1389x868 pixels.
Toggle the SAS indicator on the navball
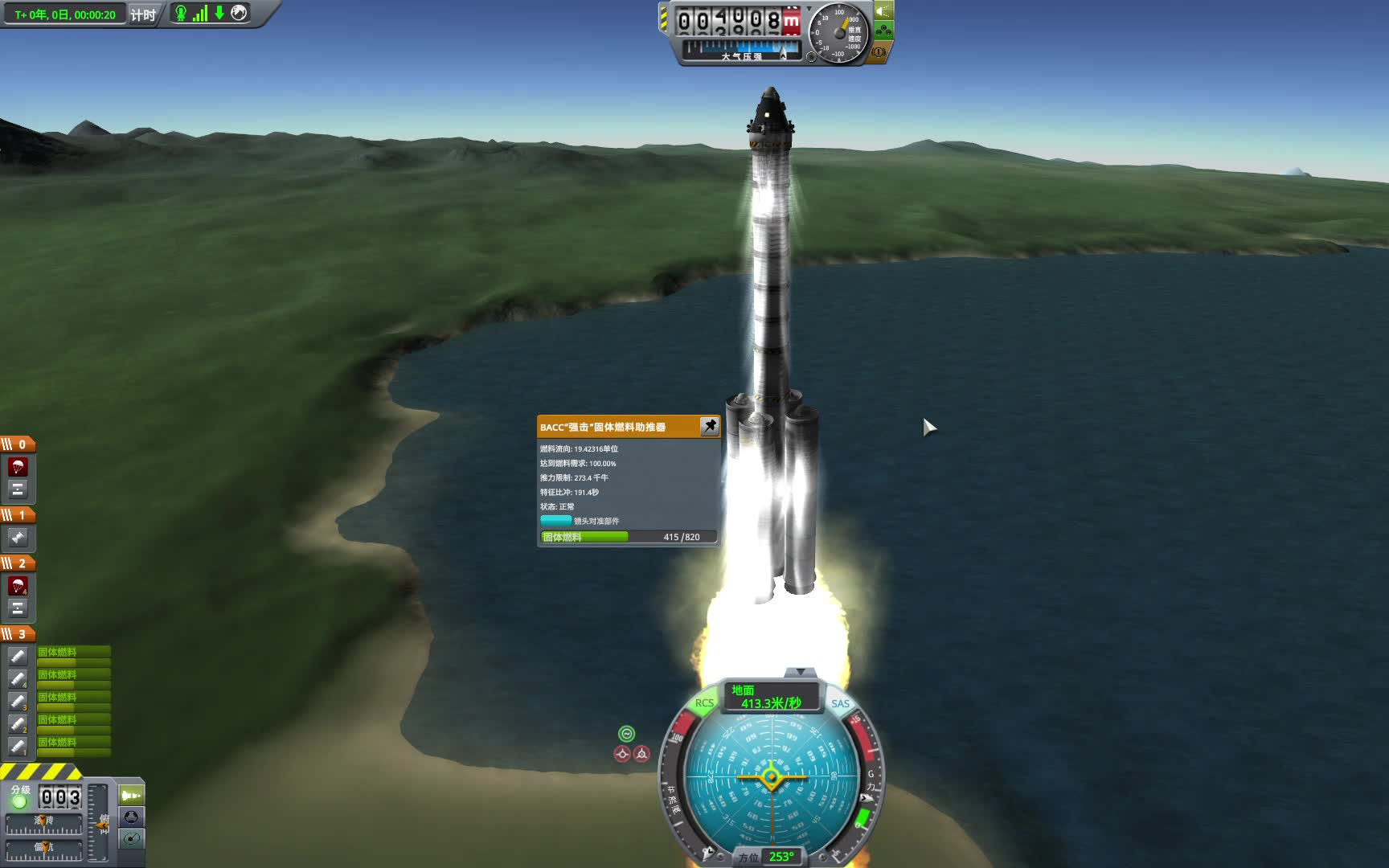[x=840, y=703]
